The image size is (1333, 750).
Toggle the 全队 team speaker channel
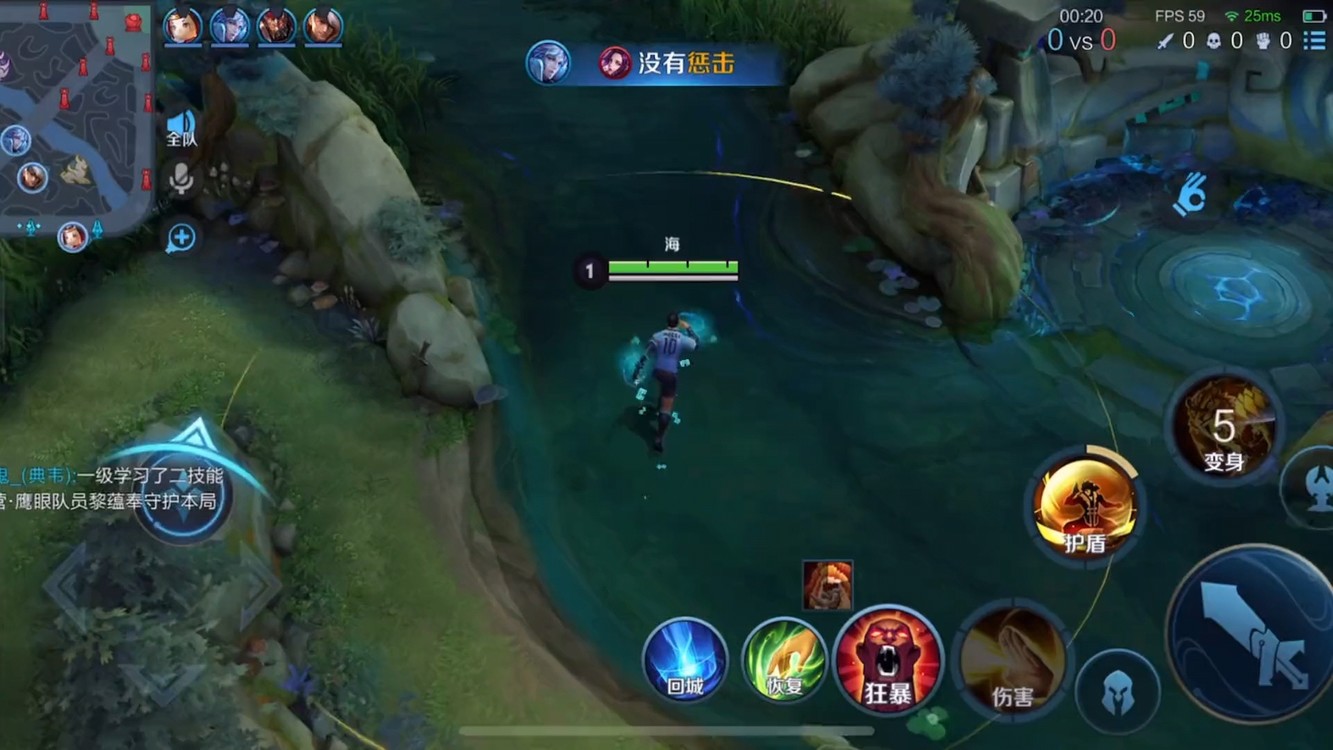(x=181, y=128)
